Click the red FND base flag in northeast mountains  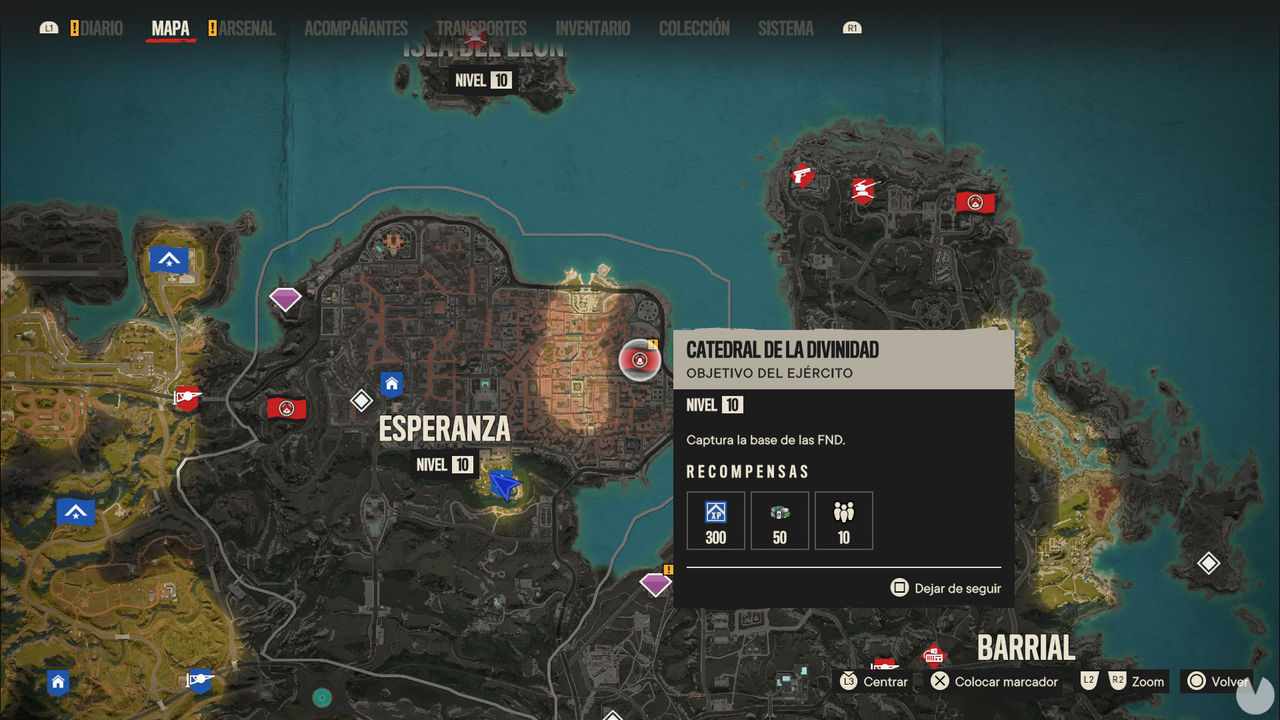tap(975, 200)
